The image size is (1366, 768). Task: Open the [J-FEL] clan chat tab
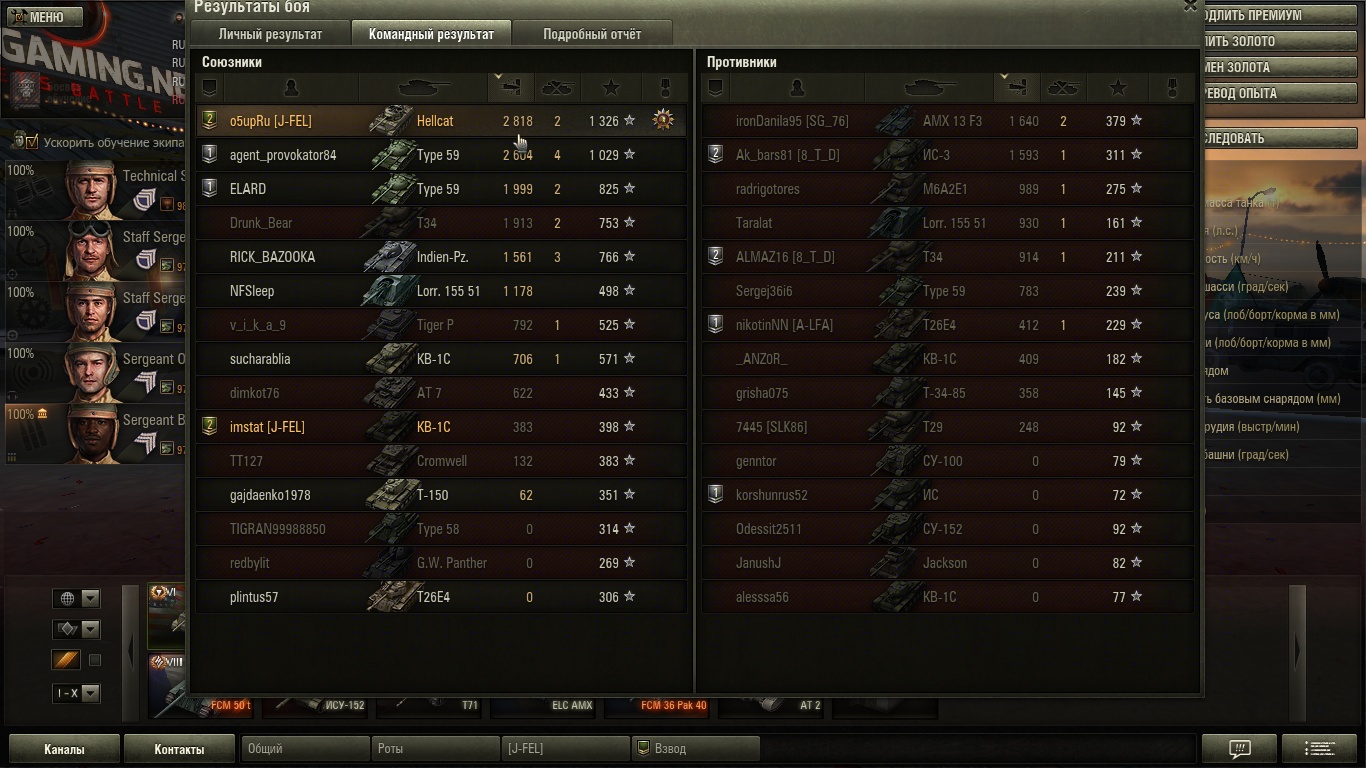pyautogui.click(x=564, y=749)
